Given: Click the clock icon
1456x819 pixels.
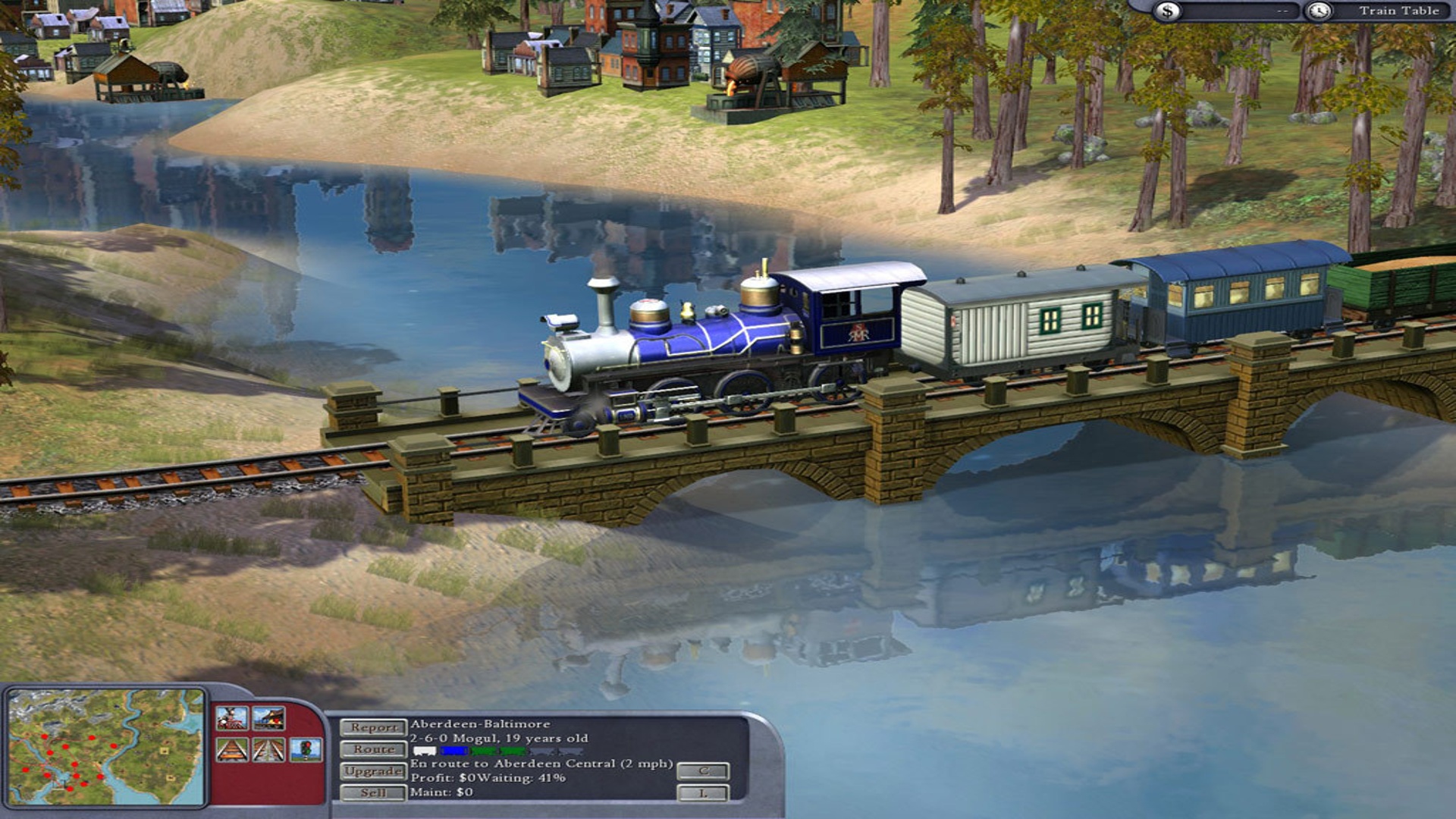Looking at the screenshot, I should [1319, 11].
